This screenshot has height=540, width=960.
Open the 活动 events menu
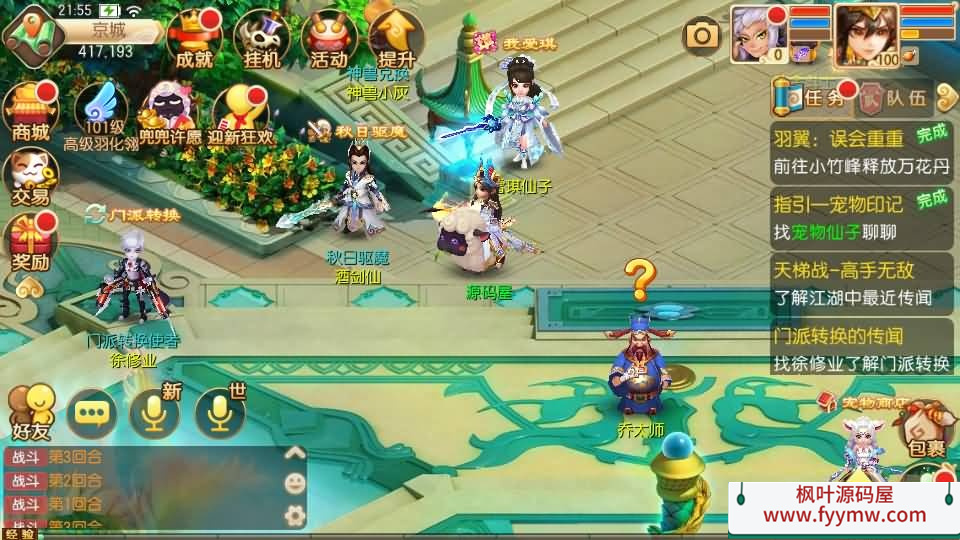coord(328,40)
